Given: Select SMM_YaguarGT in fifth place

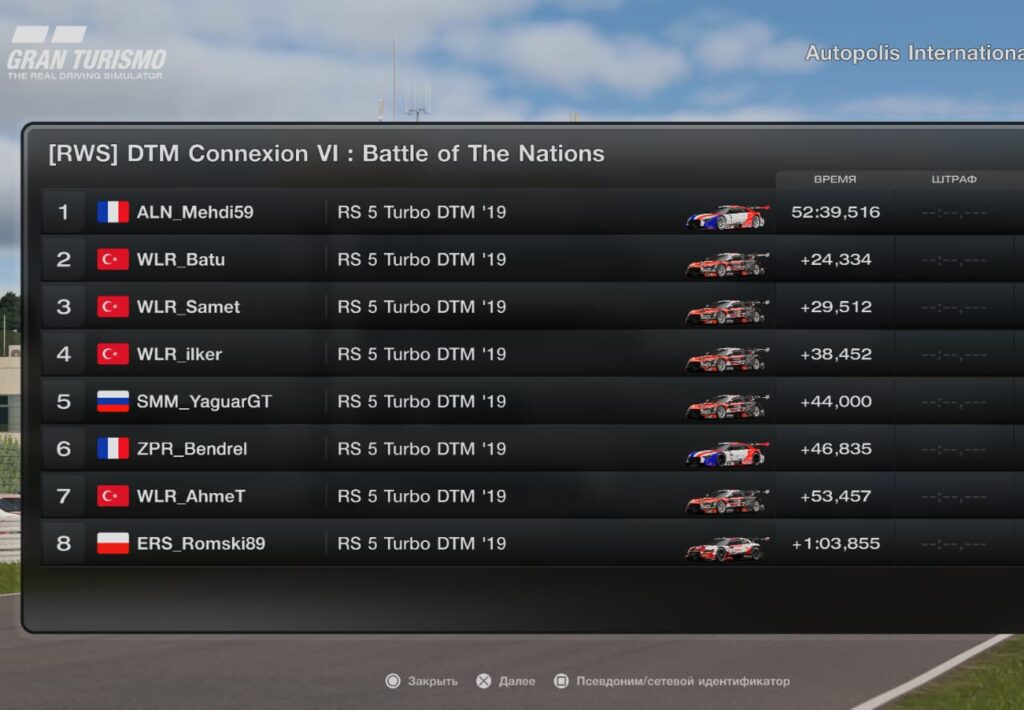Looking at the screenshot, I should [x=204, y=402].
